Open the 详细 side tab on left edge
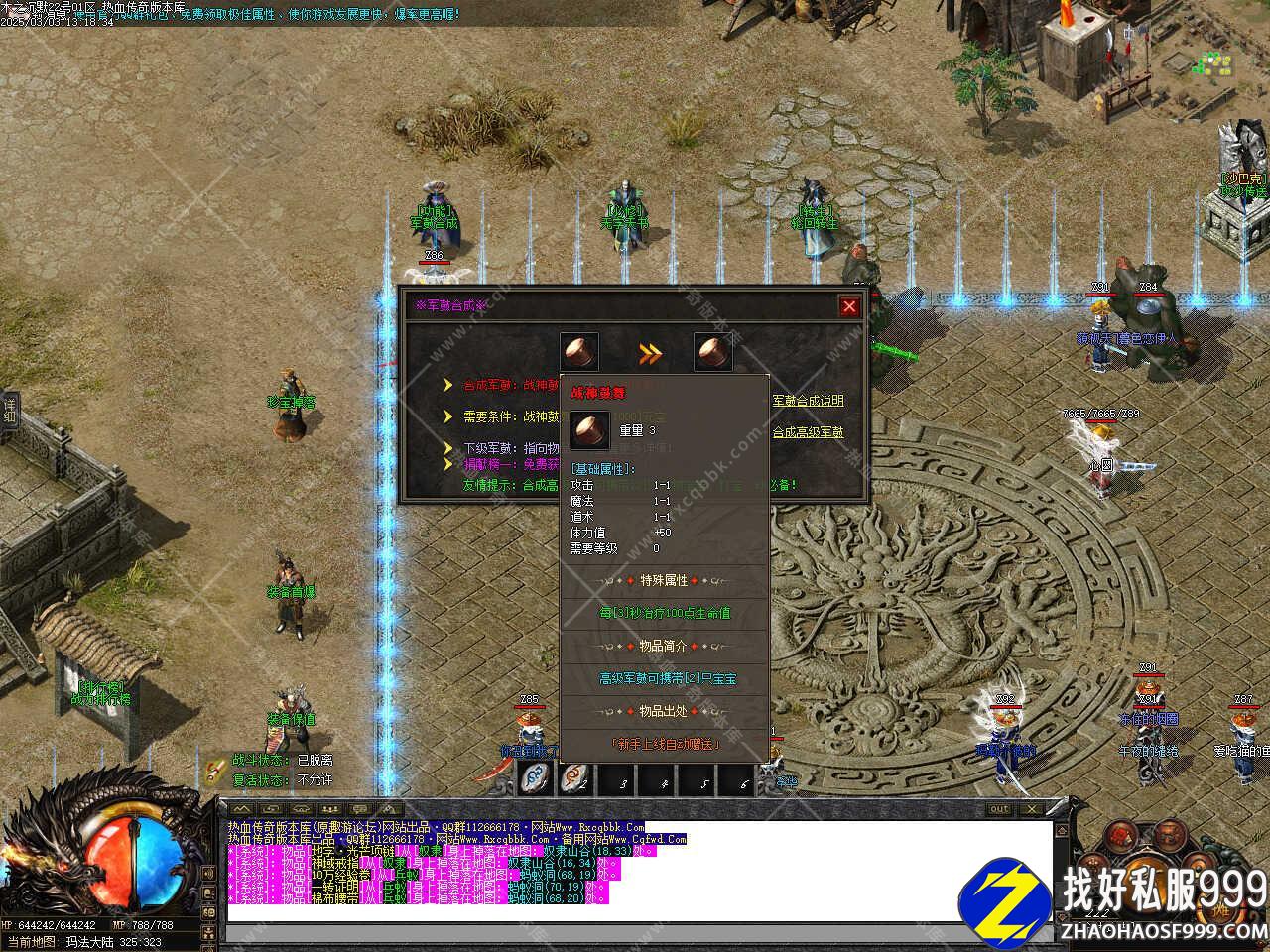The image size is (1270, 952). tap(9, 411)
